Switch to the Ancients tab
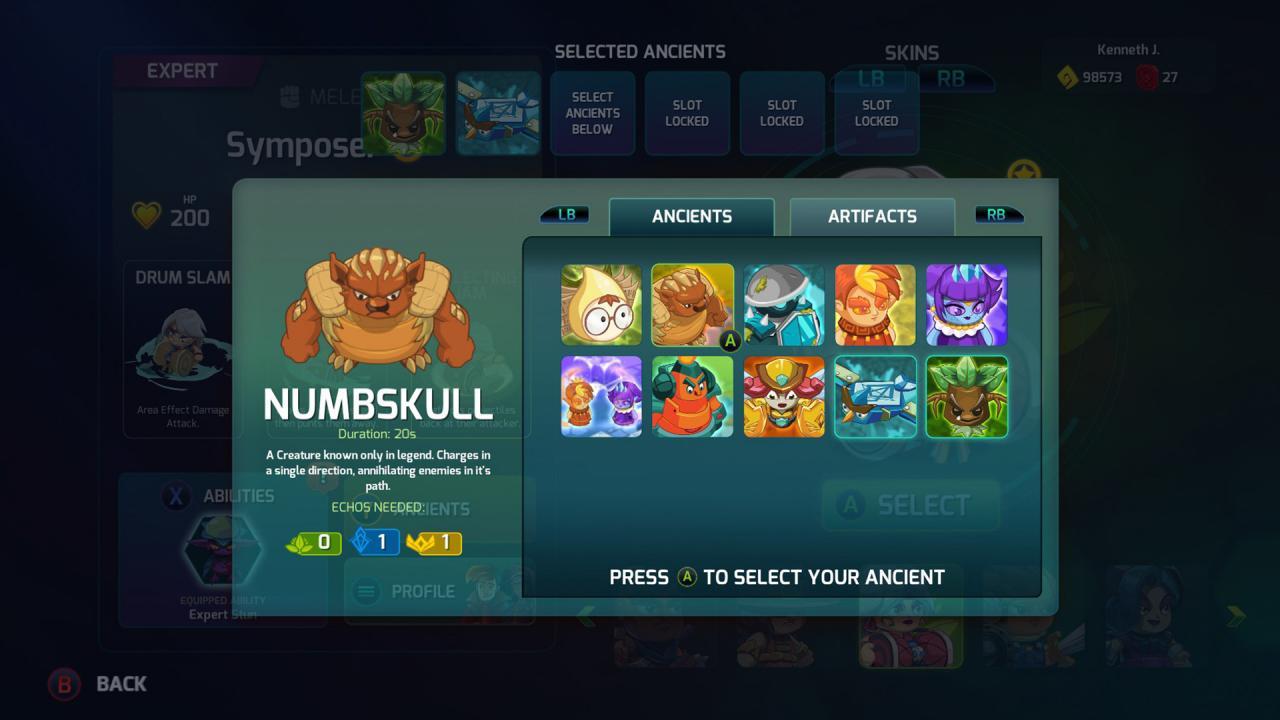This screenshot has height=720, width=1280. tap(691, 216)
